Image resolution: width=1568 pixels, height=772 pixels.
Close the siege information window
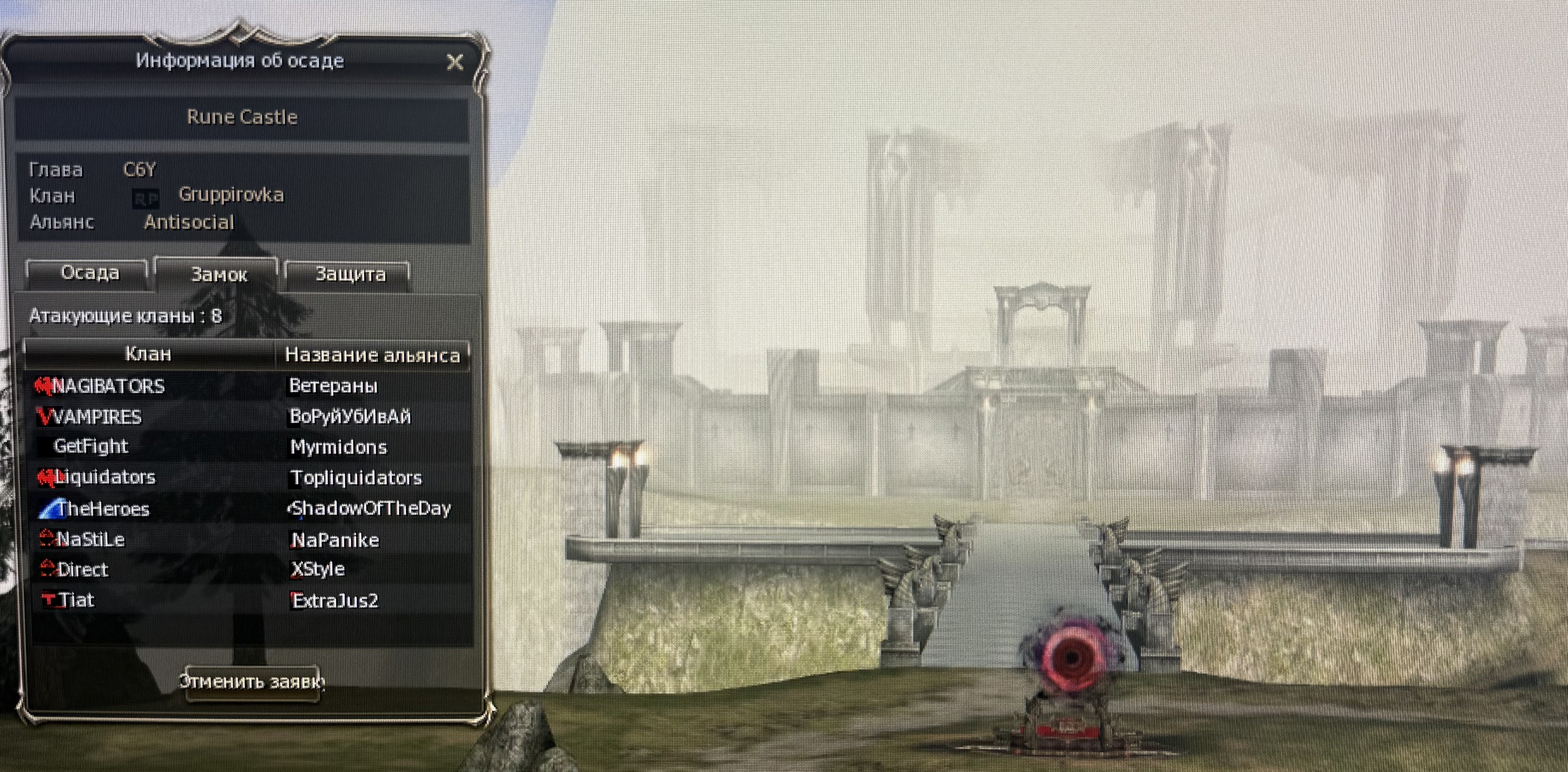coord(455,62)
